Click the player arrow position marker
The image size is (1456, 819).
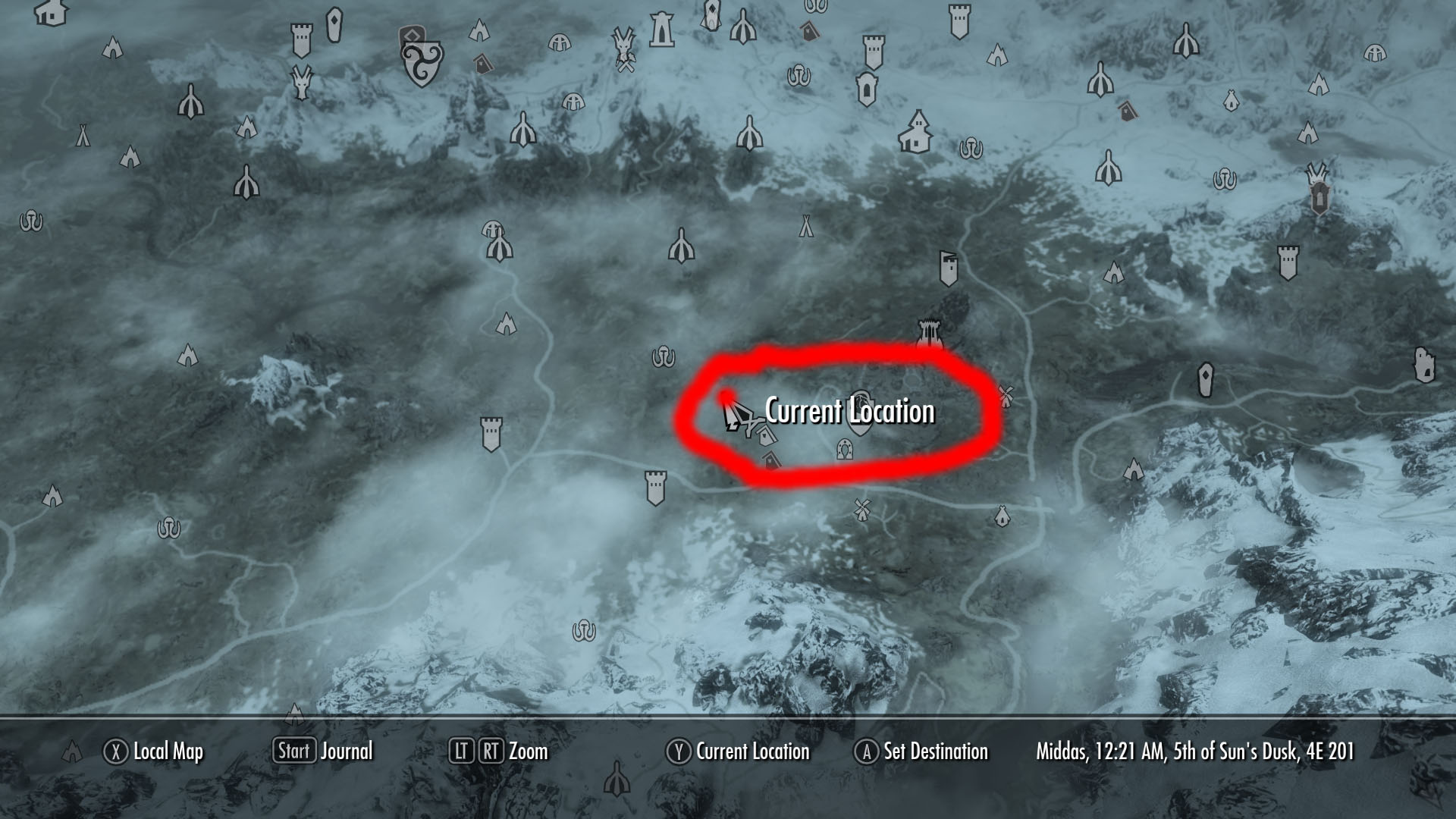(x=733, y=416)
